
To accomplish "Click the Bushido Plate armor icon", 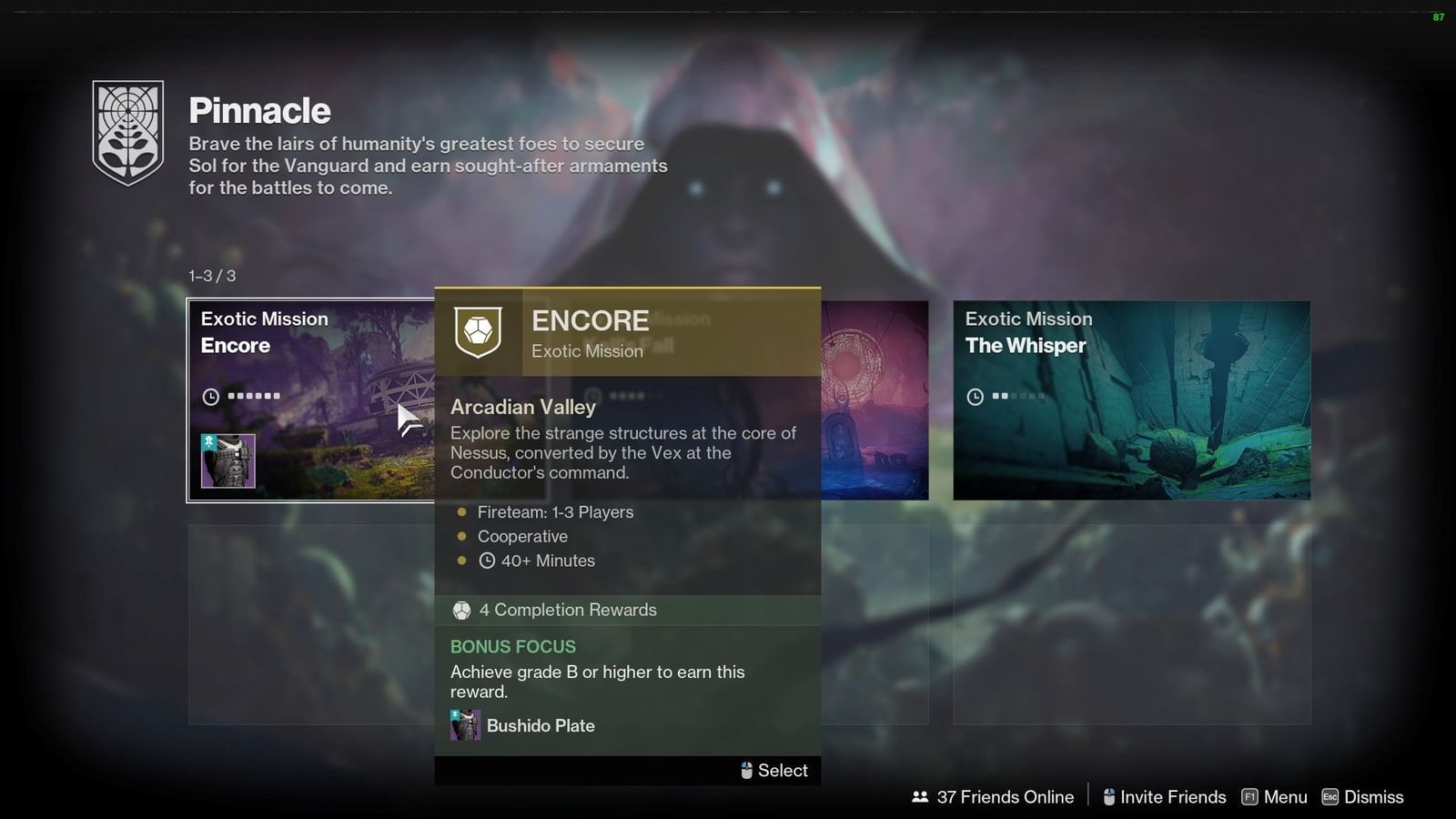I will click(465, 725).
